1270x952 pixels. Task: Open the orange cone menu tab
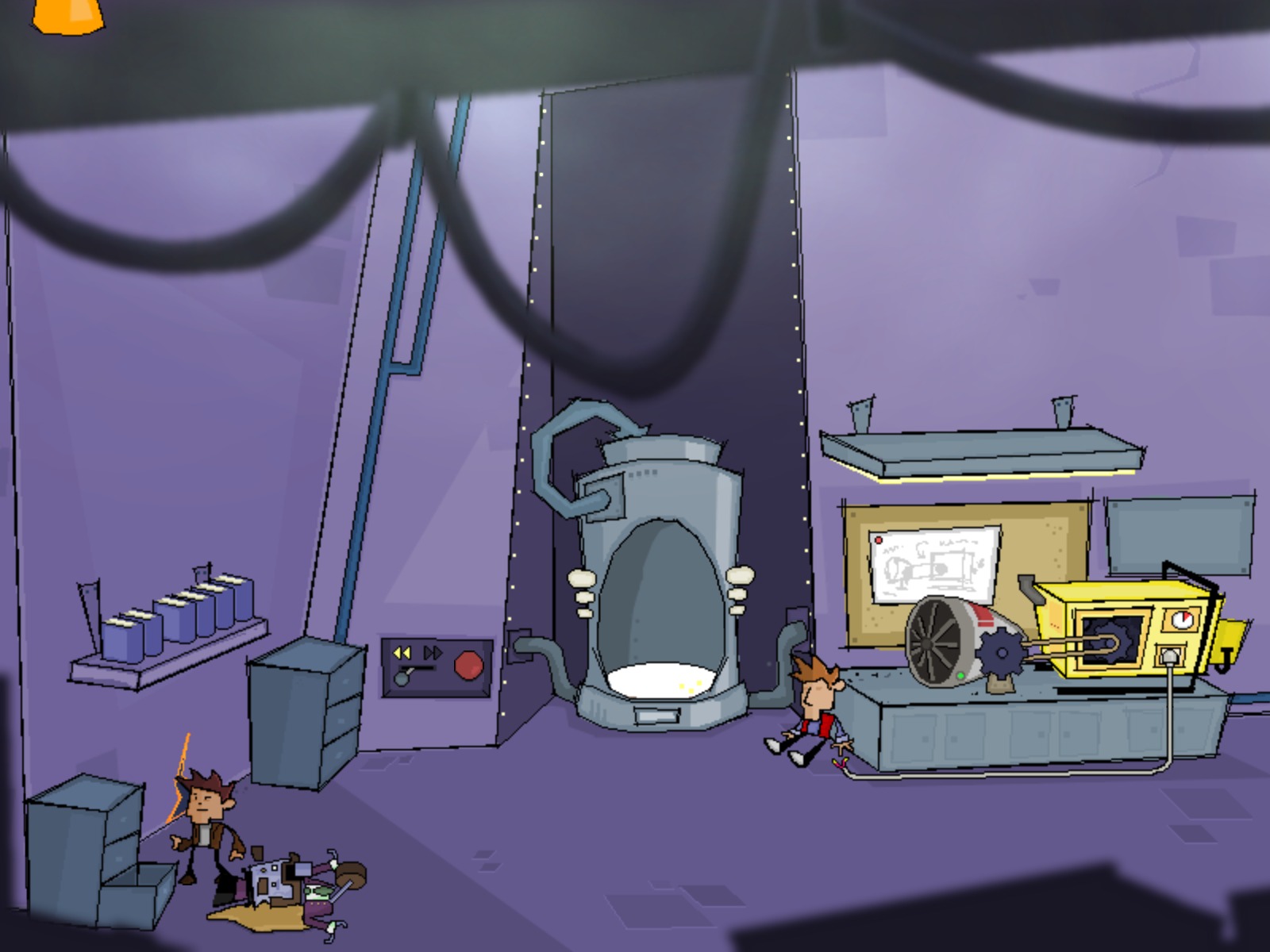click(x=68, y=14)
